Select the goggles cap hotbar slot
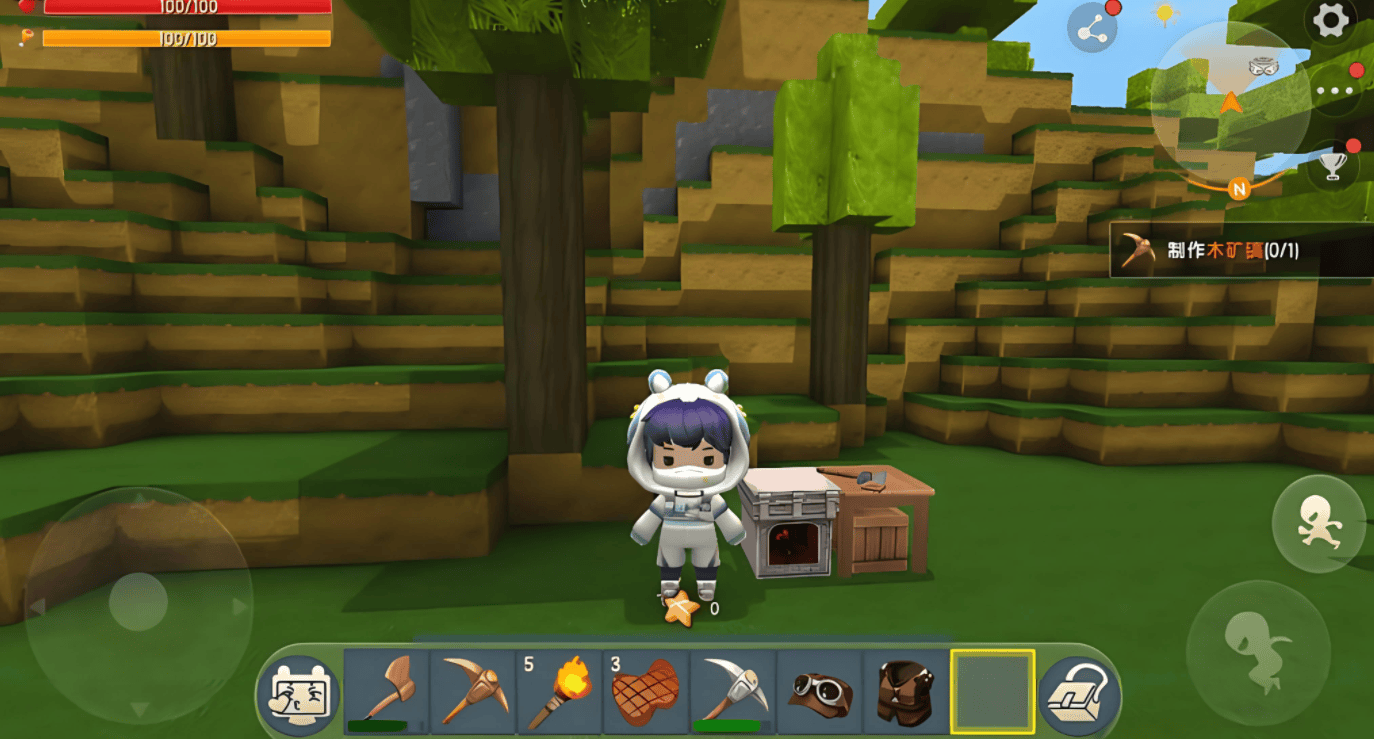This screenshot has height=739, width=1374. 819,690
